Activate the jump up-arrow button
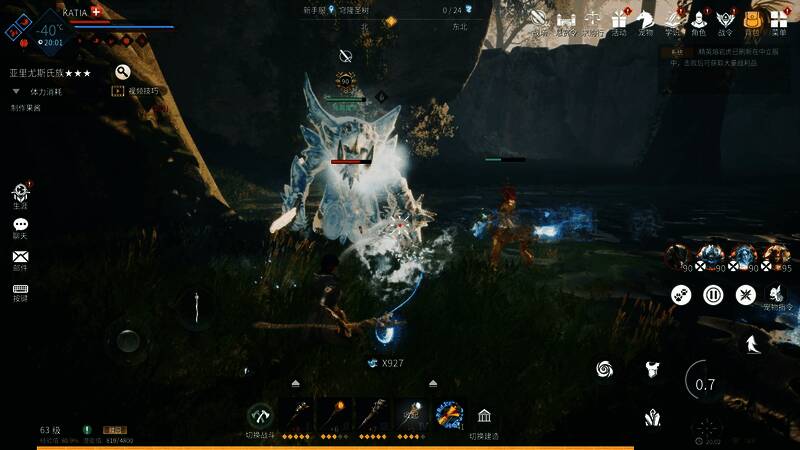 [x=750, y=344]
